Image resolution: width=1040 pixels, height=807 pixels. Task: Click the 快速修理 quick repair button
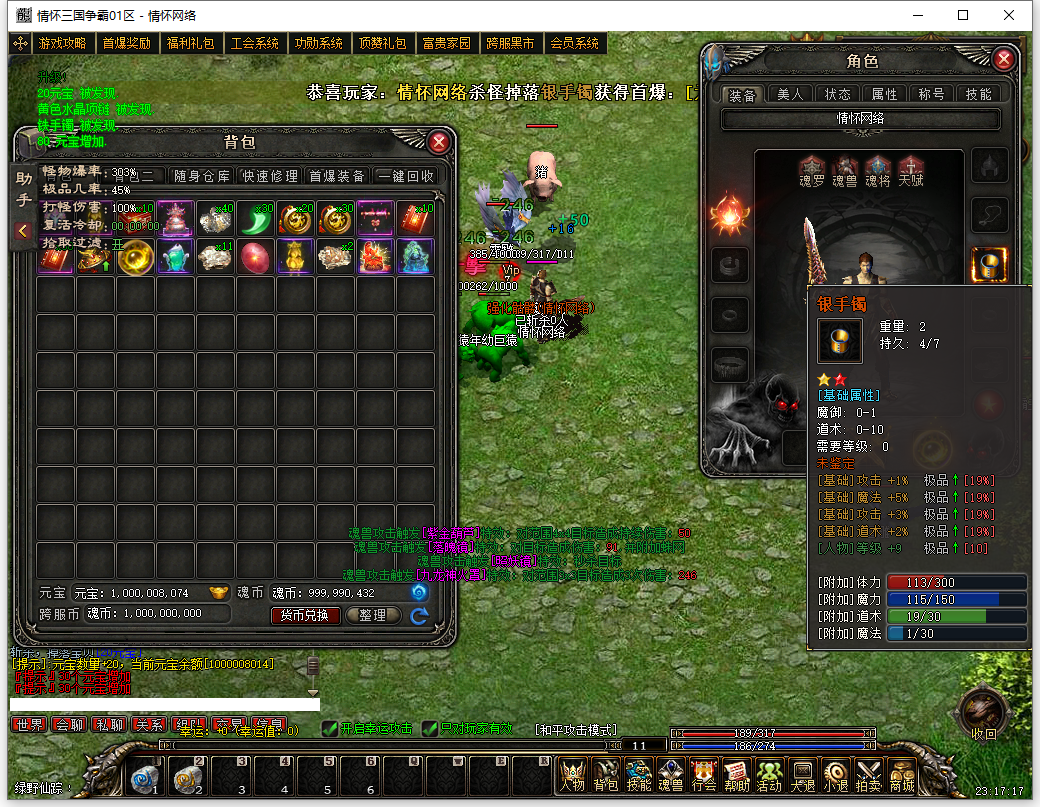click(x=270, y=176)
